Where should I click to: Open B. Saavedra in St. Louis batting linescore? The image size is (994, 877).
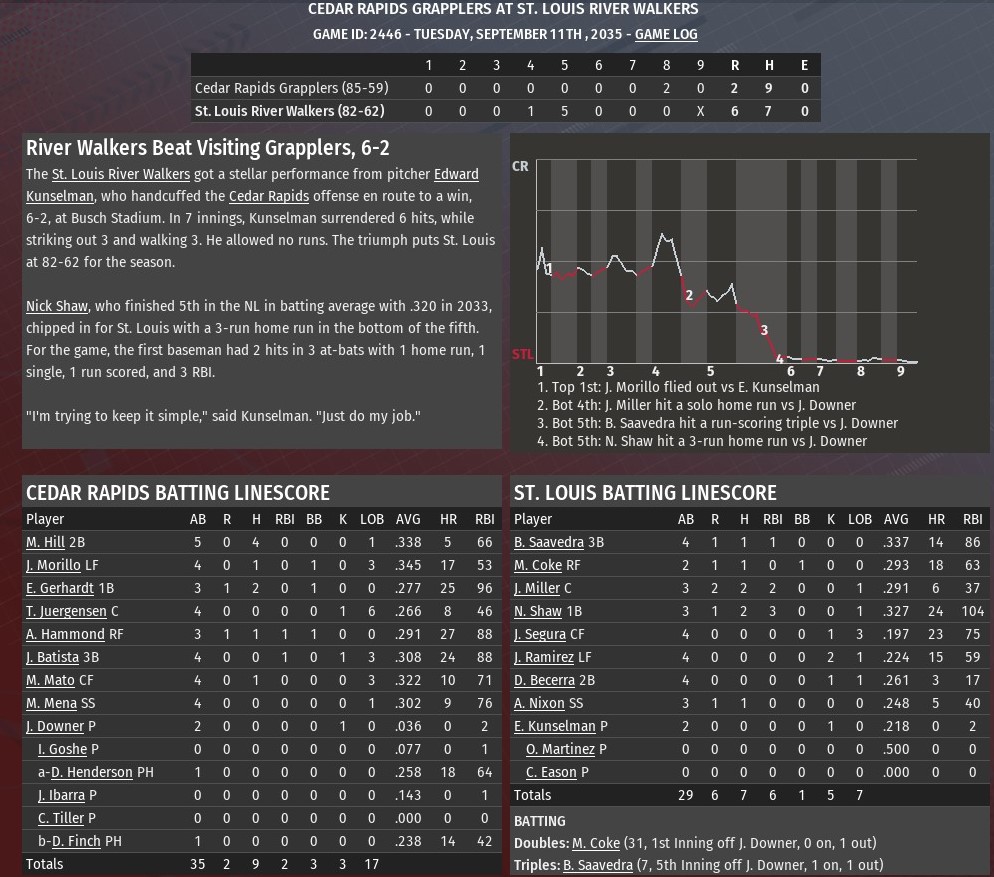pyautogui.click(x=549, y=542)
